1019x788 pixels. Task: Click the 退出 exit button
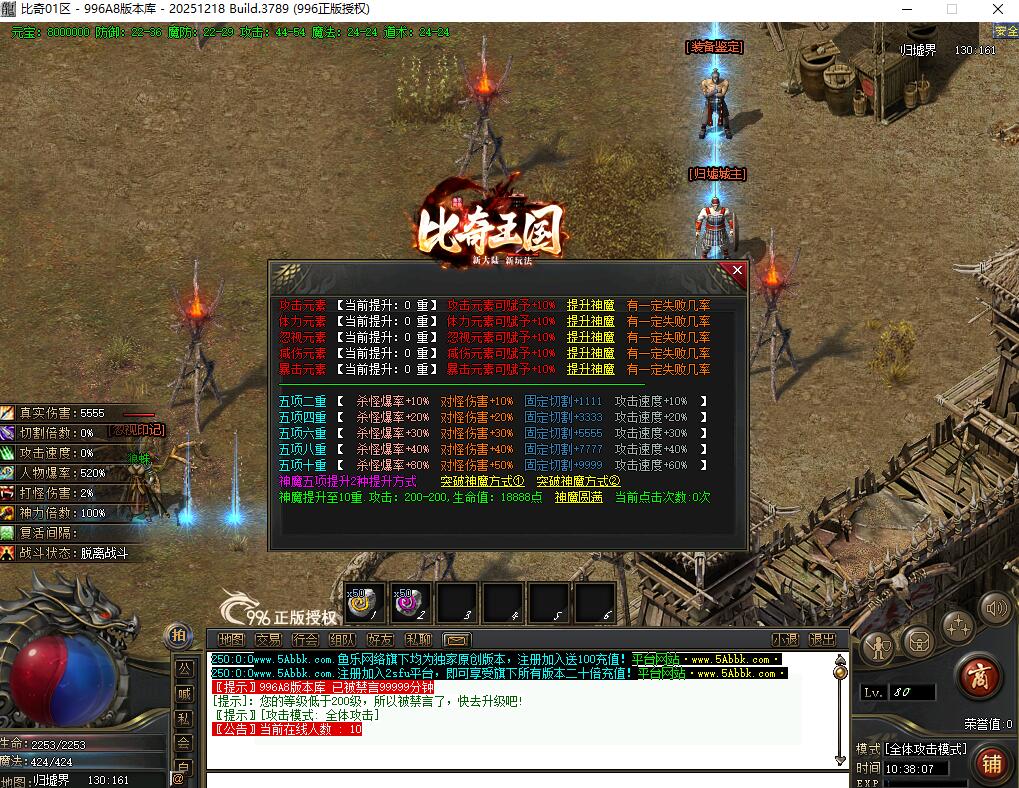click(x=822, y=639)
